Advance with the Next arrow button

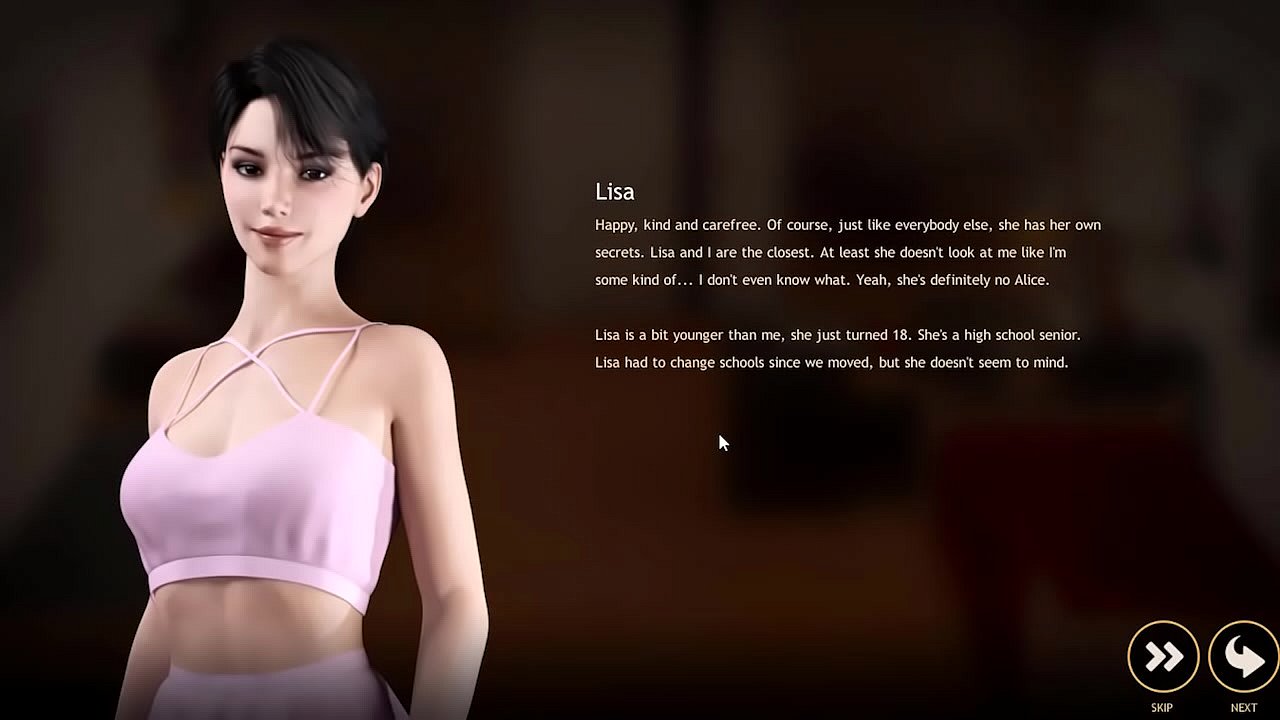1243,657
